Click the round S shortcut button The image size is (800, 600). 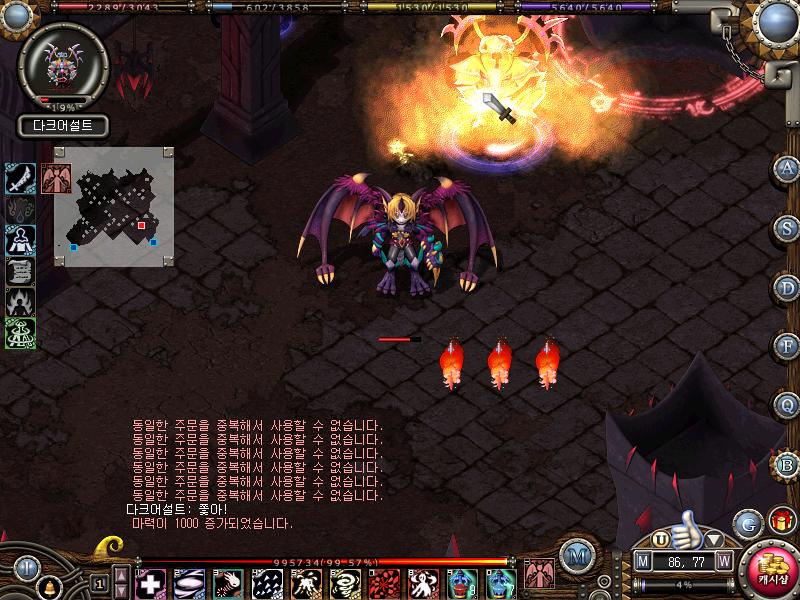click(787, 227)
